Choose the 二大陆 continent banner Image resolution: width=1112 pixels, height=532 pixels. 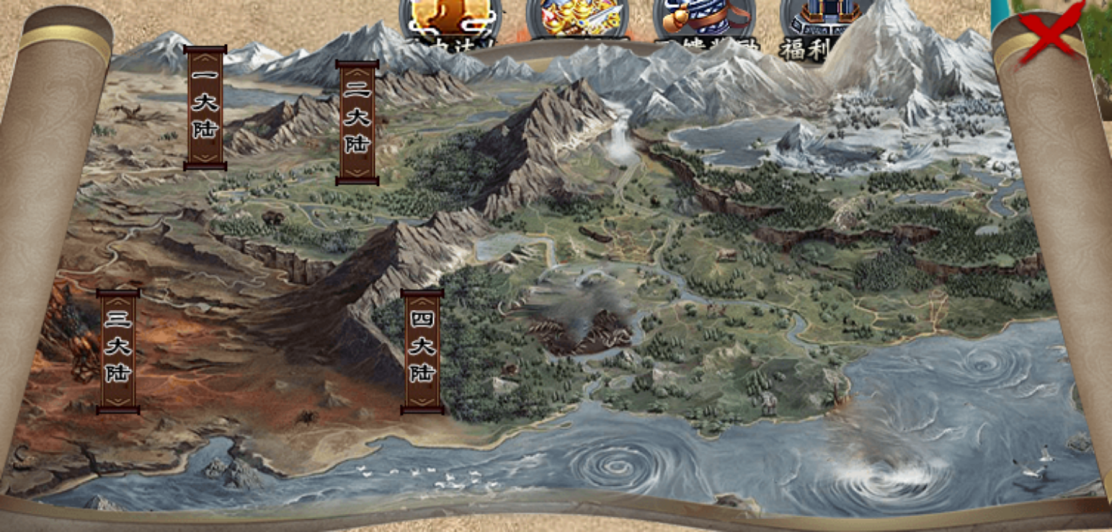tap(357, 123)
